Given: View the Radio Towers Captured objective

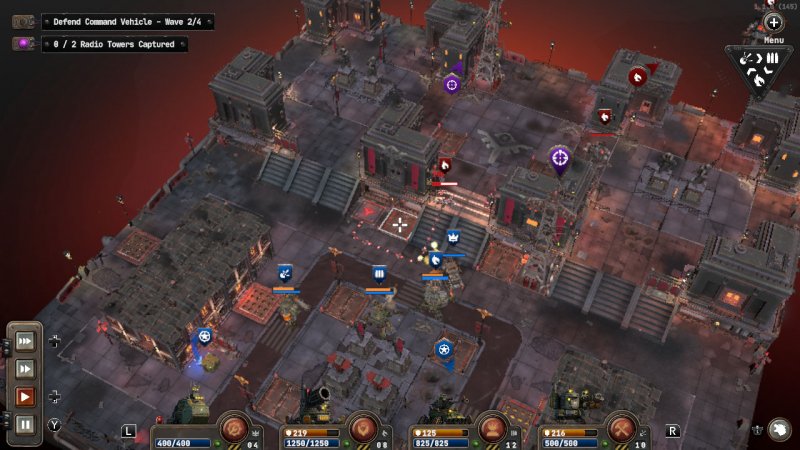Looking at the screenshot, I should pos(113,44).
